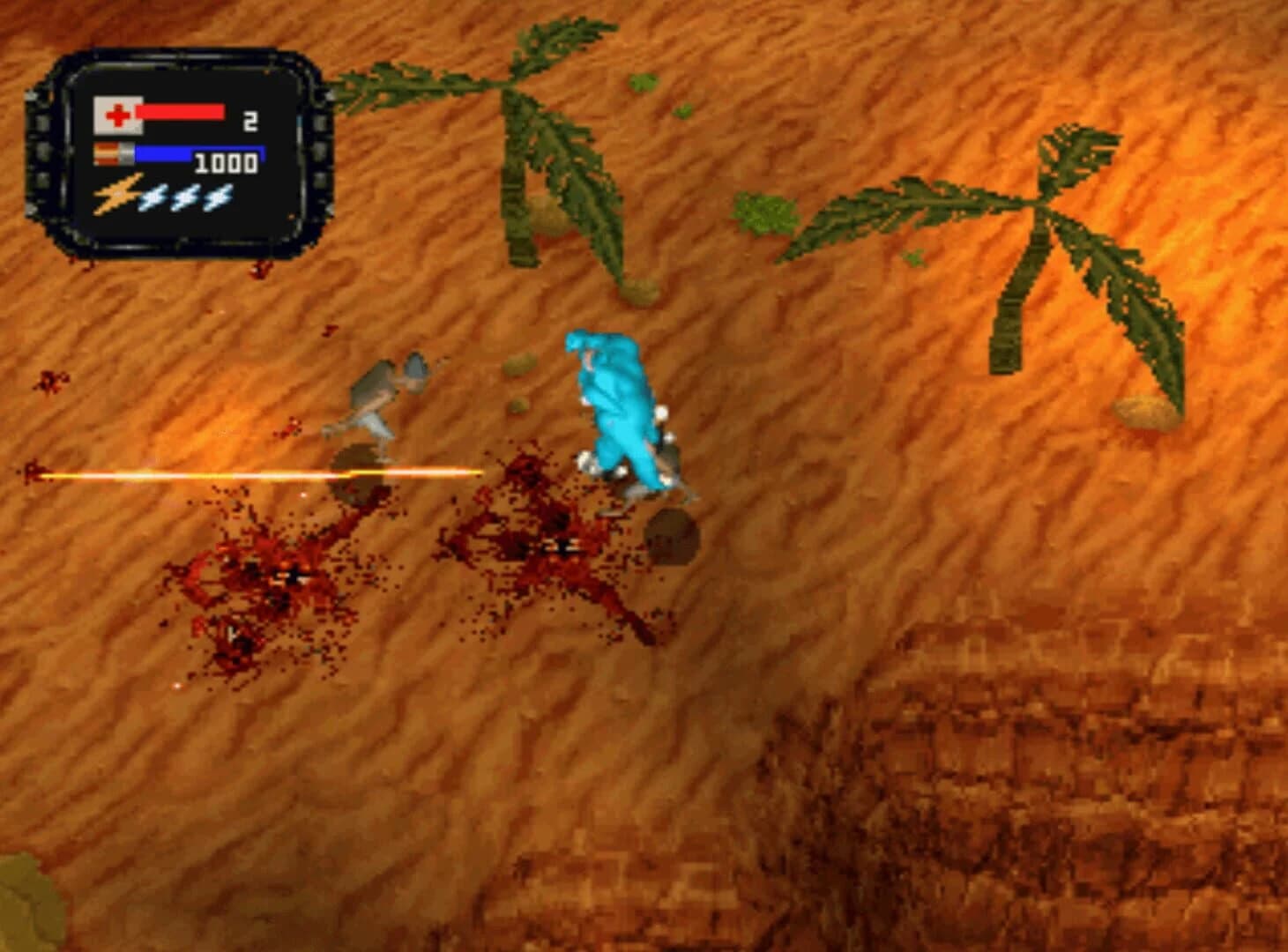Click the ammo magazine icon beside the blue bar
Viewport: 1288px width, 952px height.
pos(113,152)
